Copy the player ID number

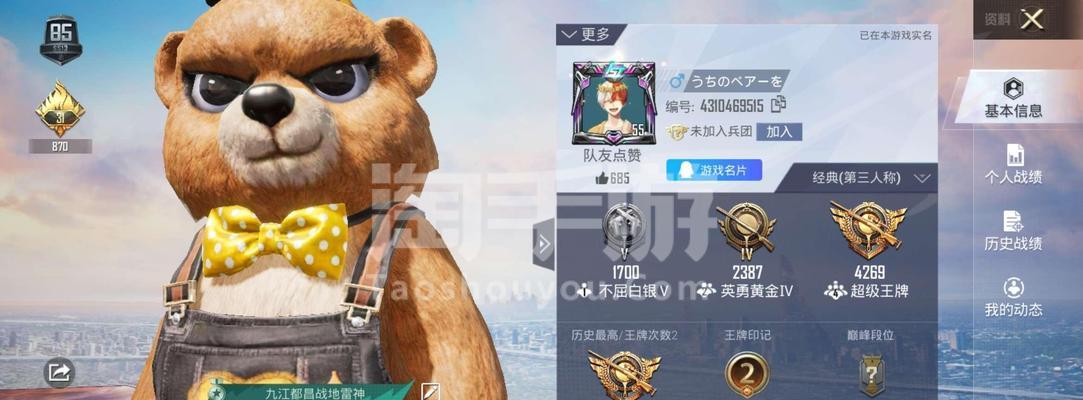click(779, 104)
